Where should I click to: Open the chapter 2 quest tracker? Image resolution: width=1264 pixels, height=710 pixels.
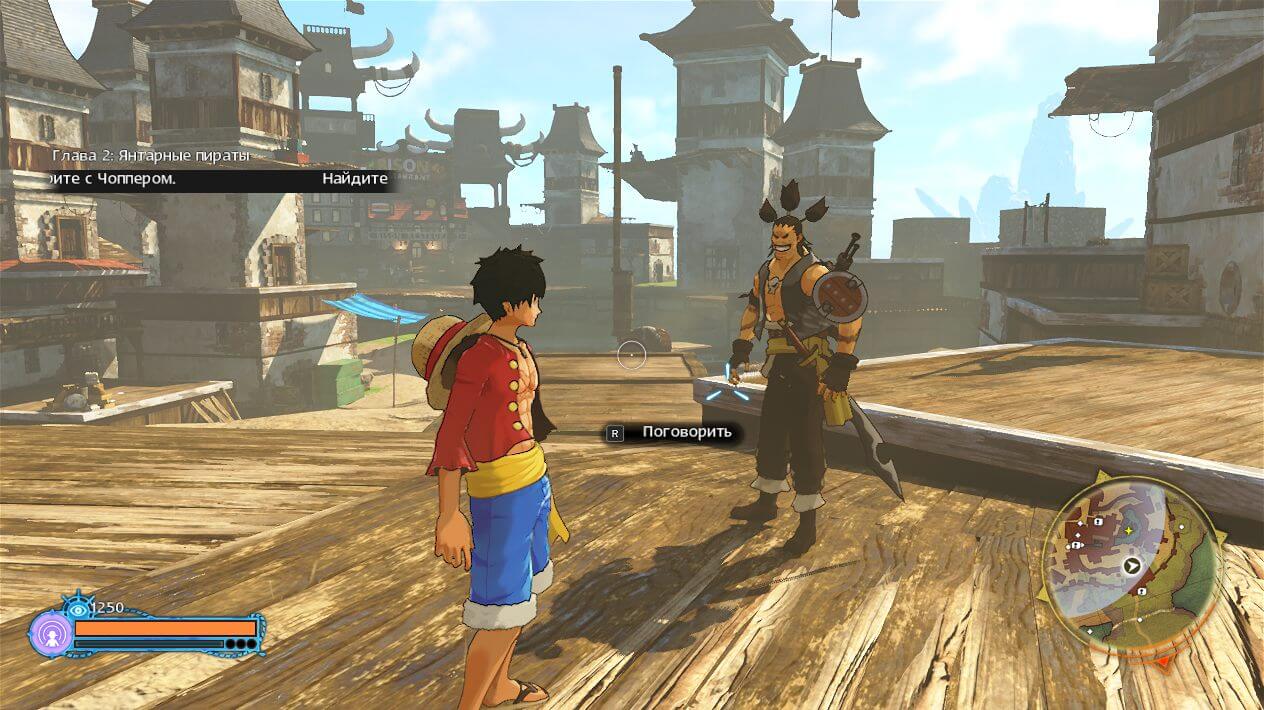150,157
